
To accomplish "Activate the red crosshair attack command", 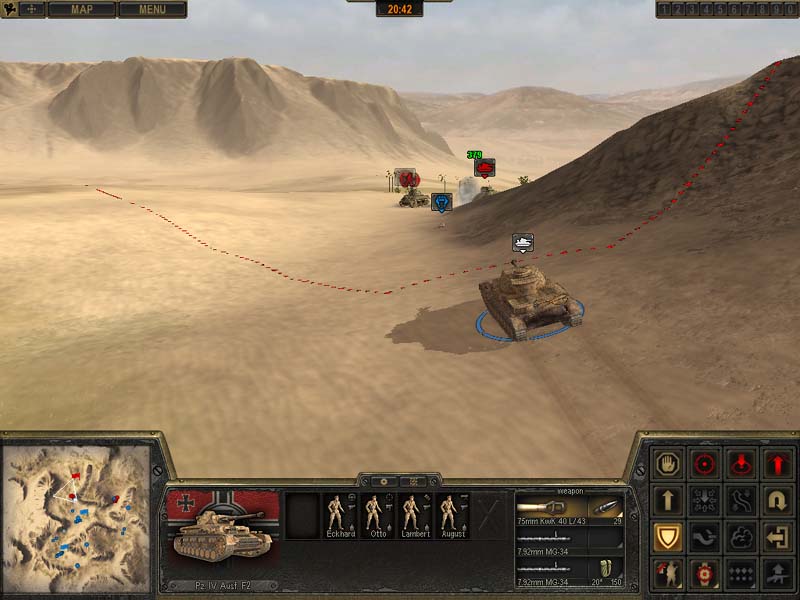I will click(x=705, y=464).
